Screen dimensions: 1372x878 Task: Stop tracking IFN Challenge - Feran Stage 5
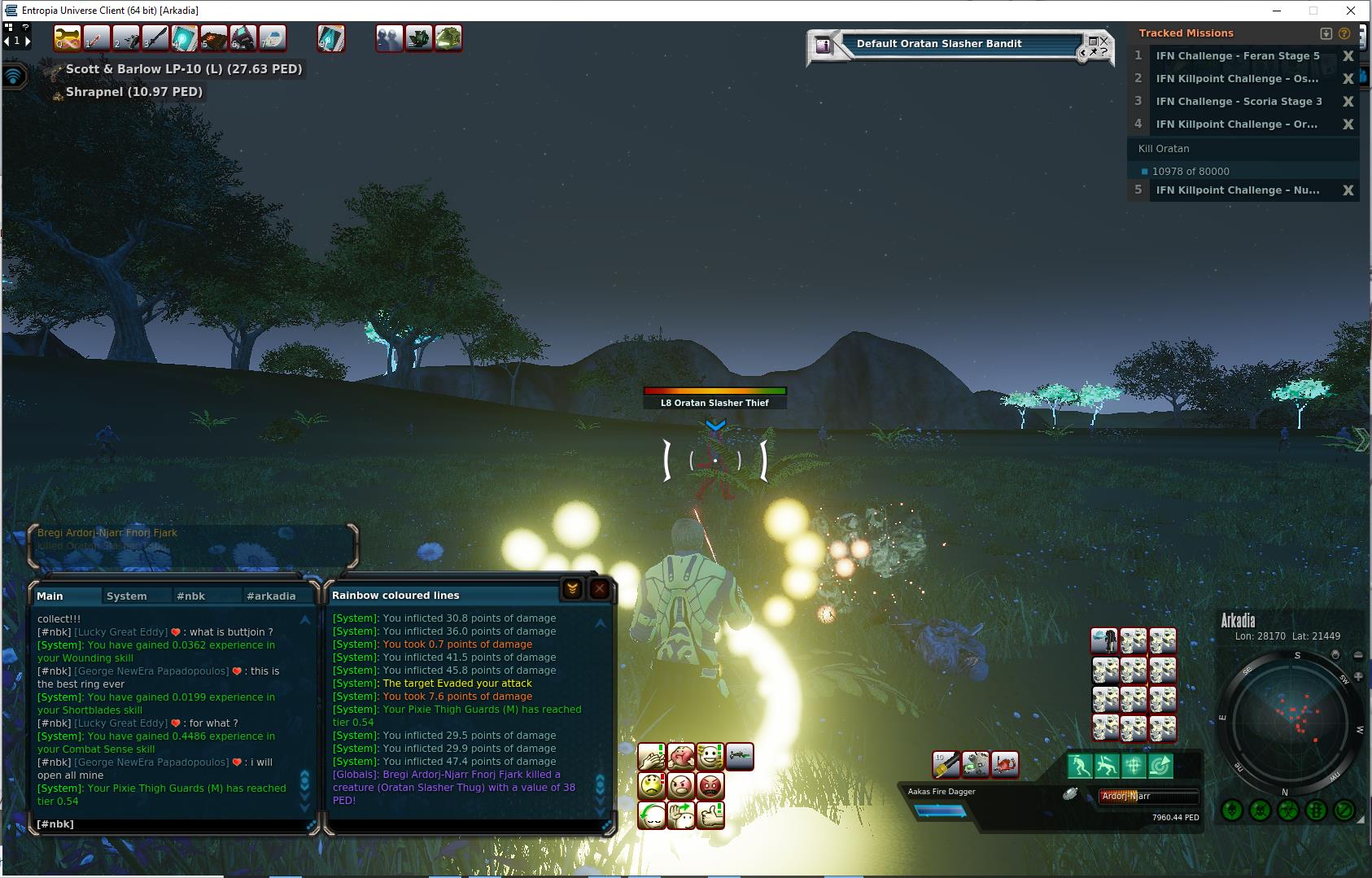pos(1348,56)
